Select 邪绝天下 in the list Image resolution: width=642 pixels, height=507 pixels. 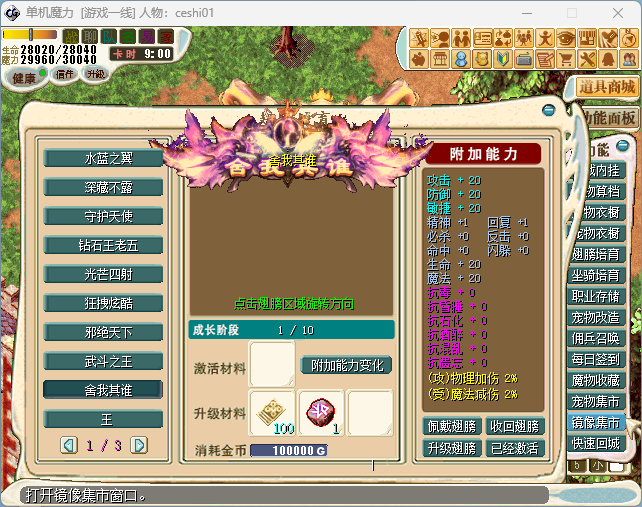107,332
